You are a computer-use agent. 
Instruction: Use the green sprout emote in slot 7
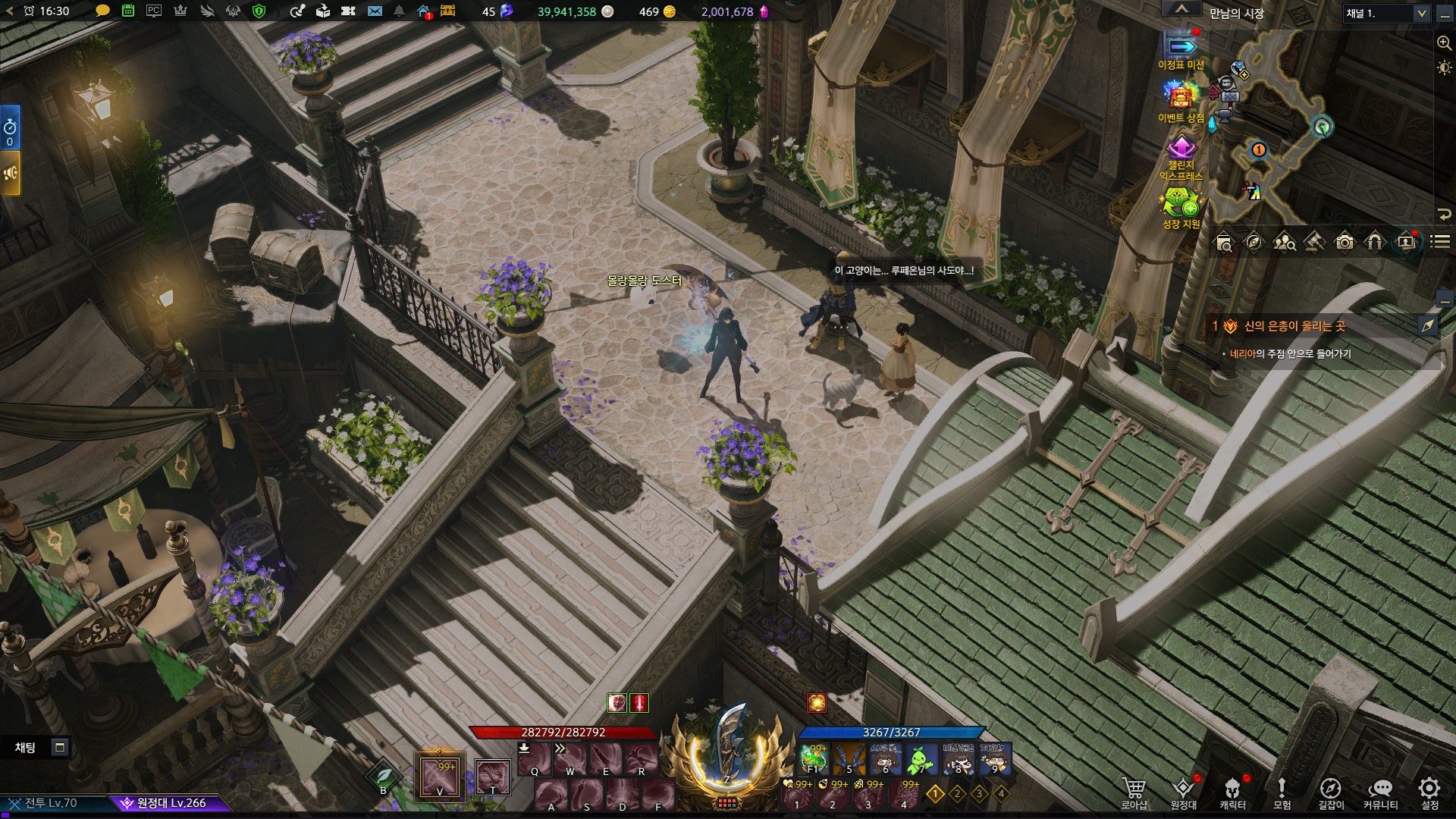pos(921,759)
